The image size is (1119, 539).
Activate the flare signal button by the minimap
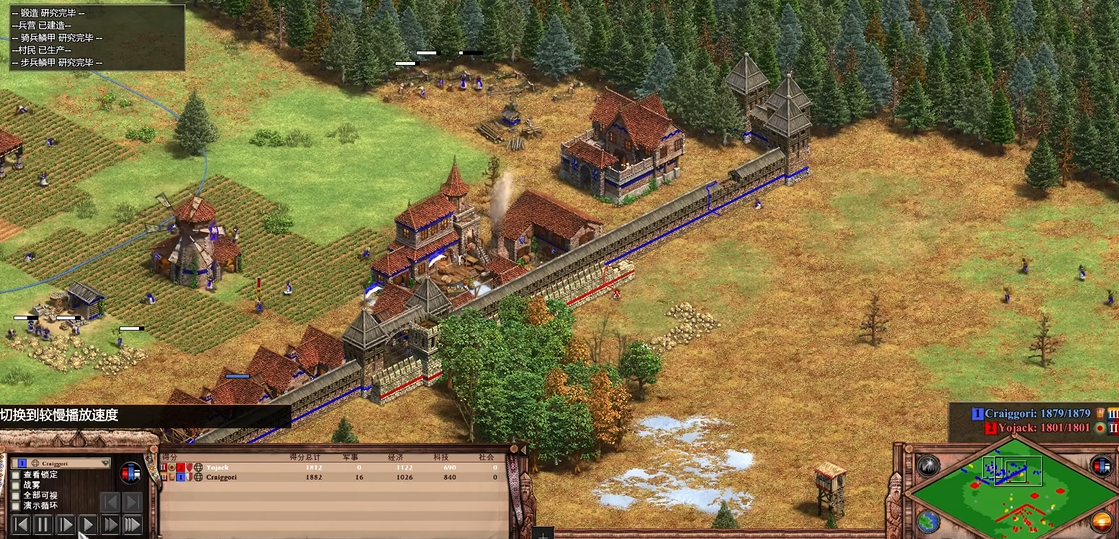pos(929,467)
